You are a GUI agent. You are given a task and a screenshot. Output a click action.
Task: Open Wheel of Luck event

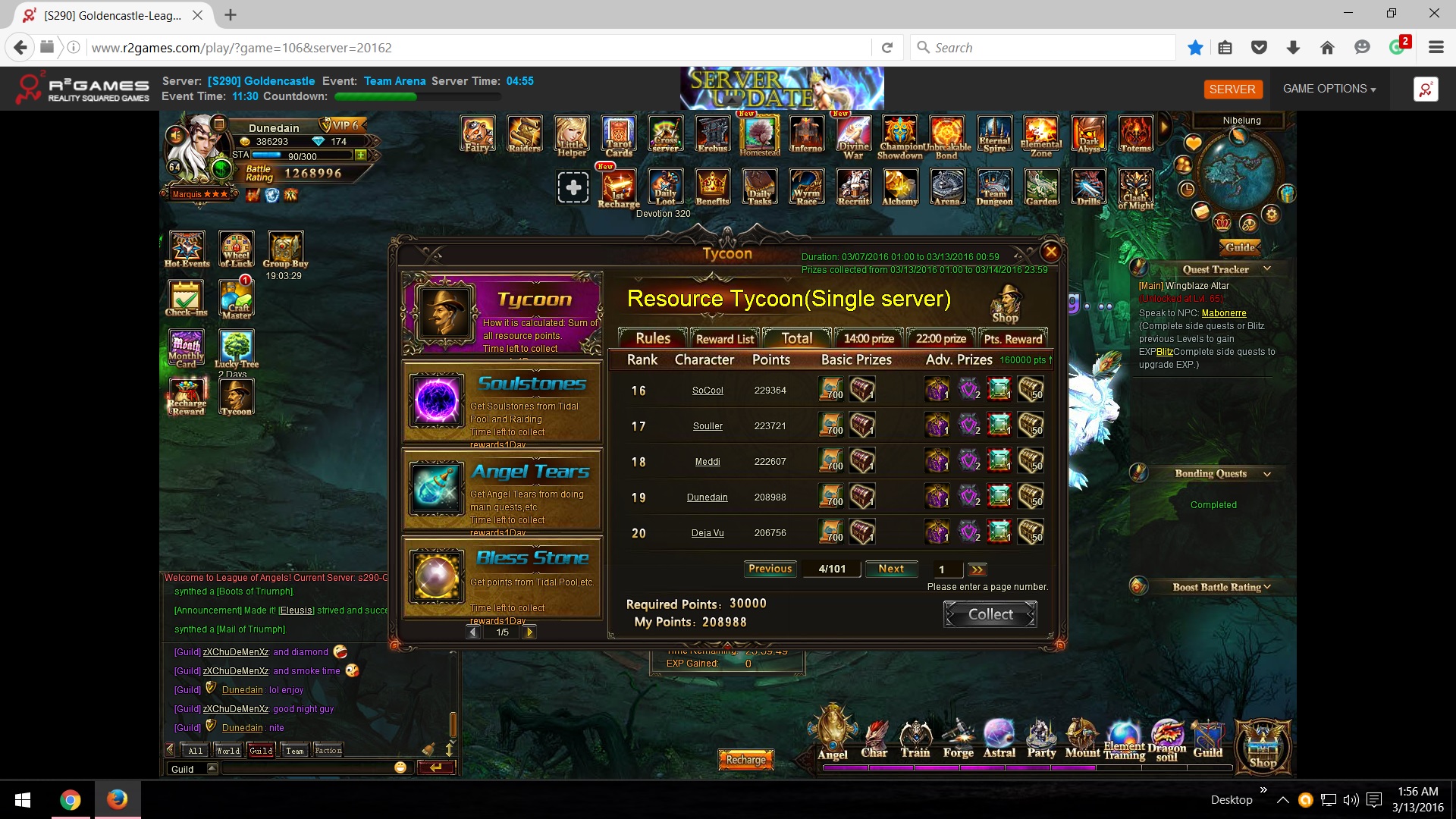pos(236,249)
